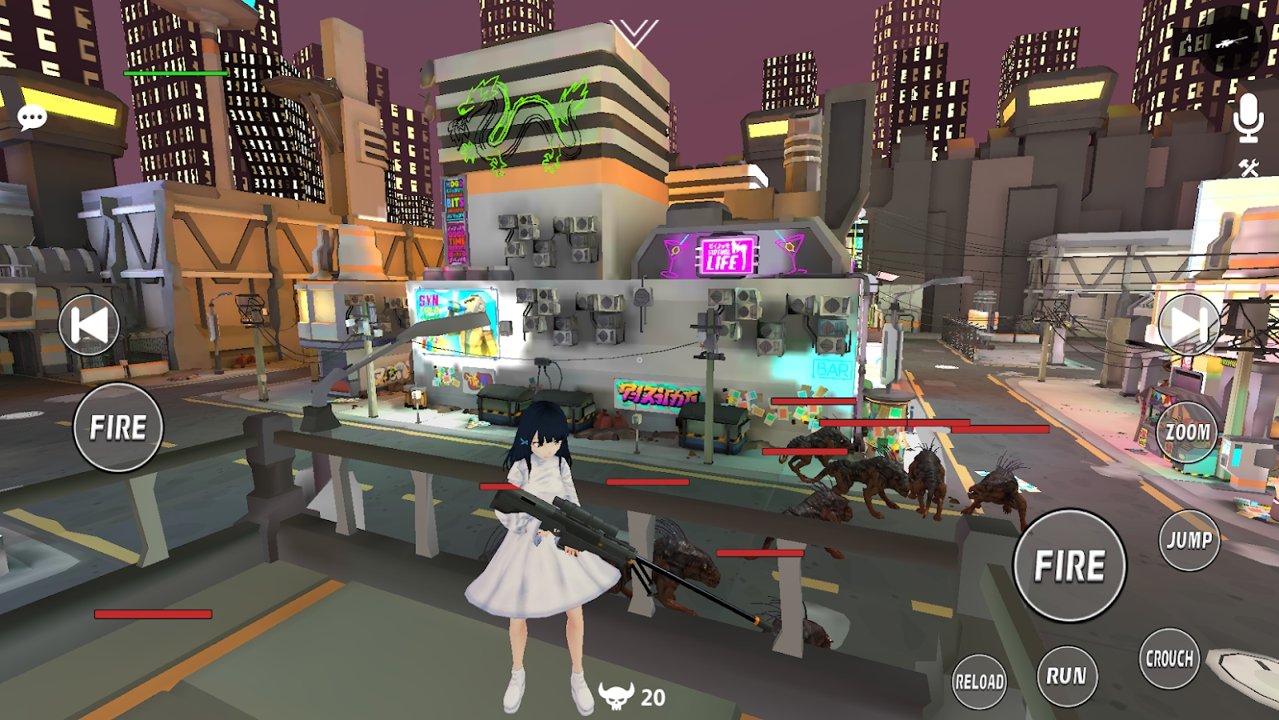Shoot with the larger FIRE button

(x=1069, y=566)
